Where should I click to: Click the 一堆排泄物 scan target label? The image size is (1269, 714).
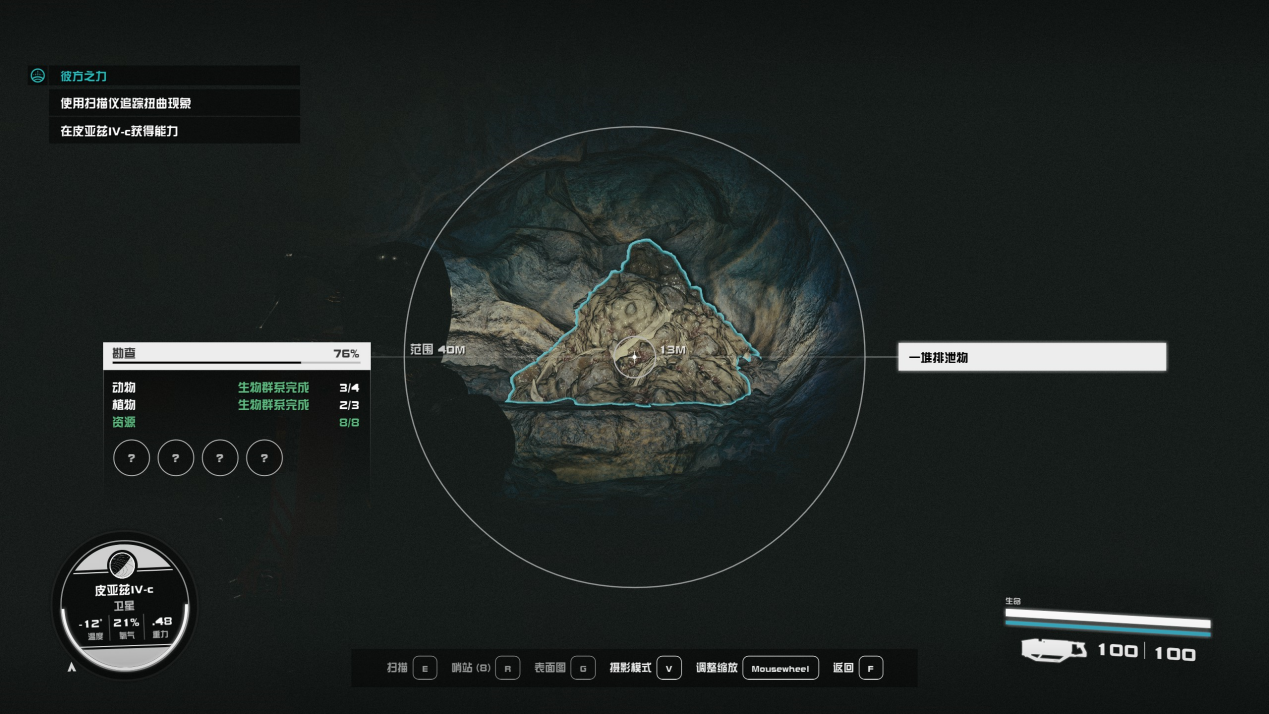1031,357
